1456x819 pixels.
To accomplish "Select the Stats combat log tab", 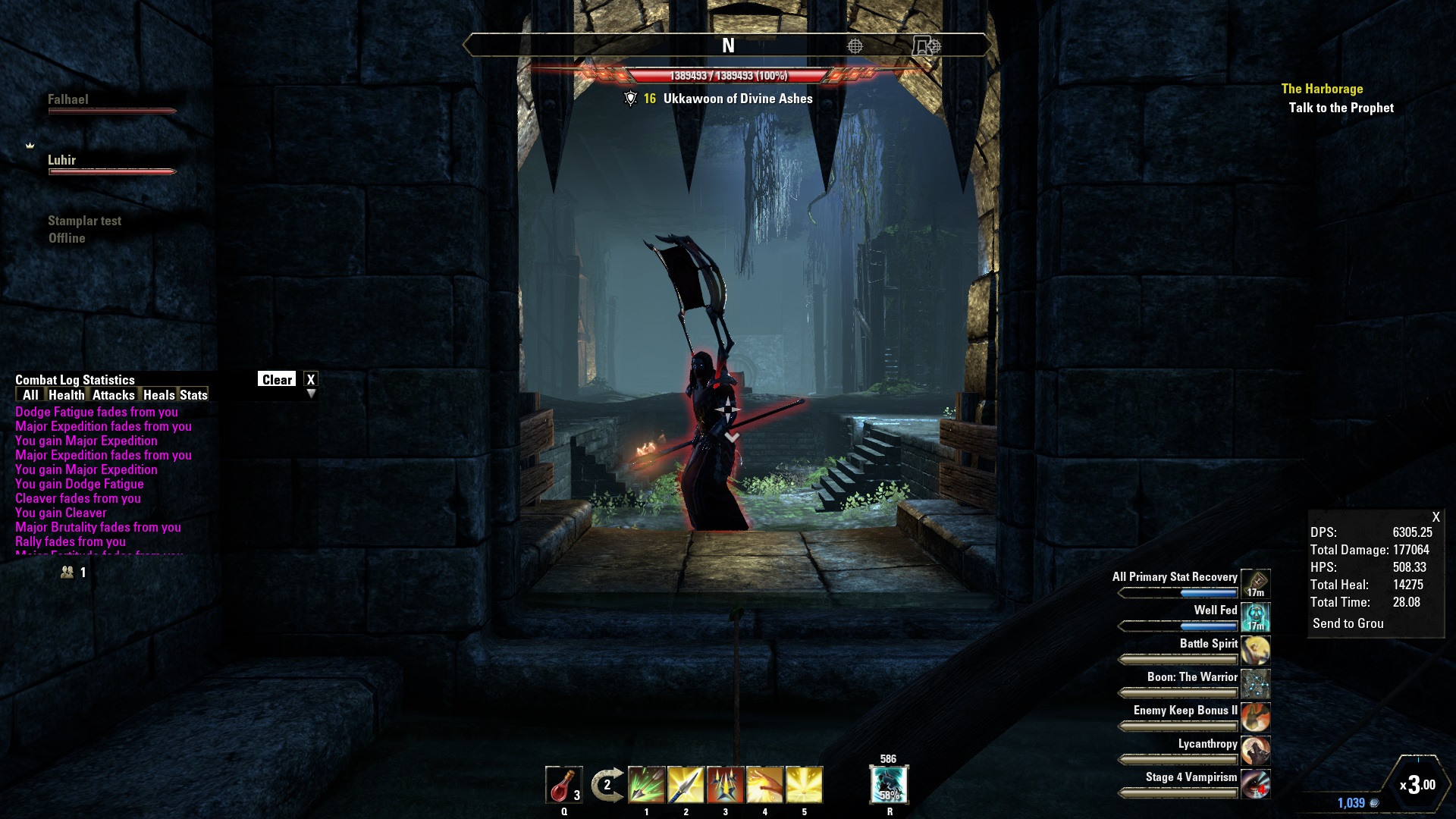I will click(x=193, y=395).
